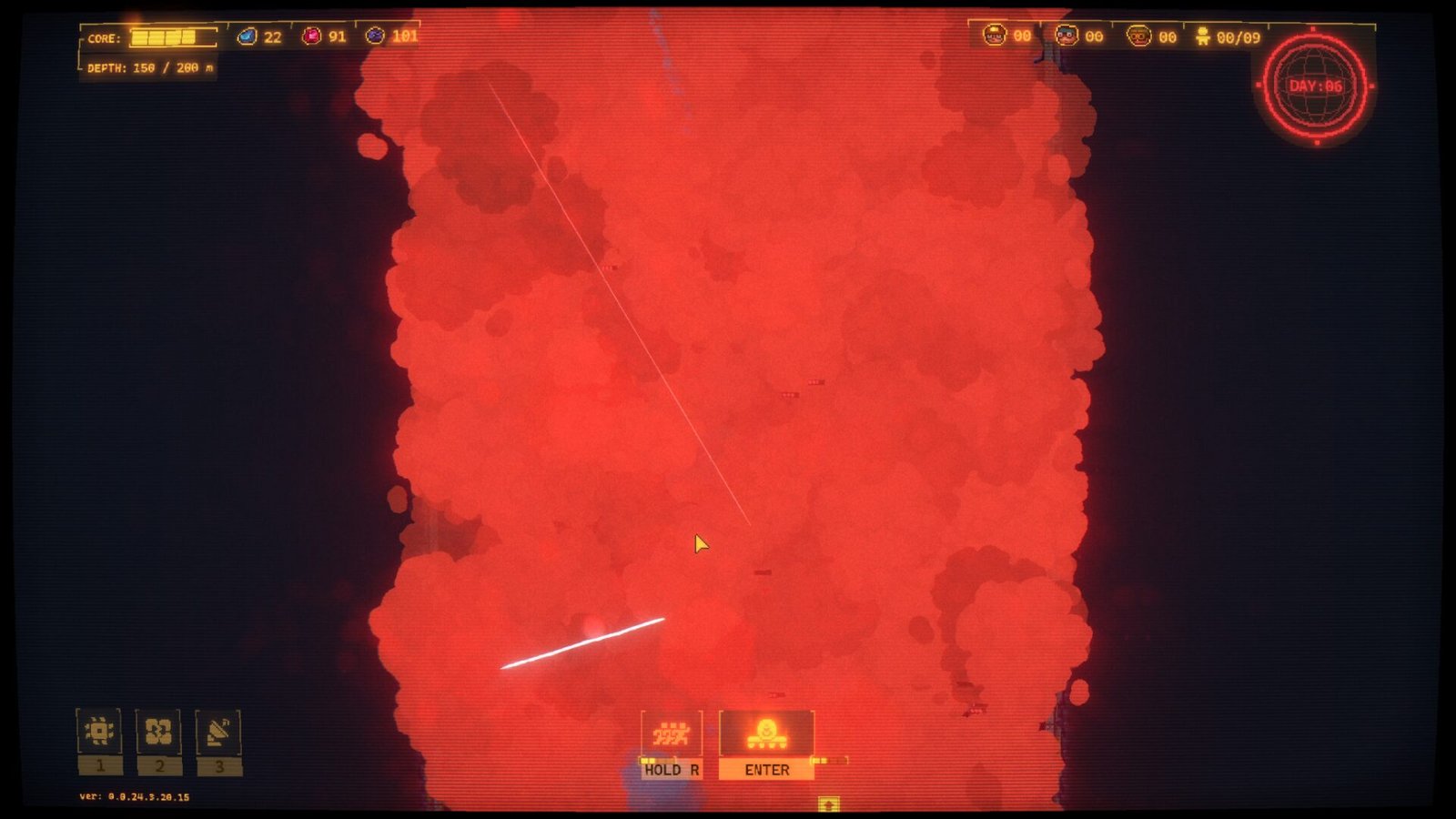Activate the satellite dish tool in slot 3

point(218,732)
